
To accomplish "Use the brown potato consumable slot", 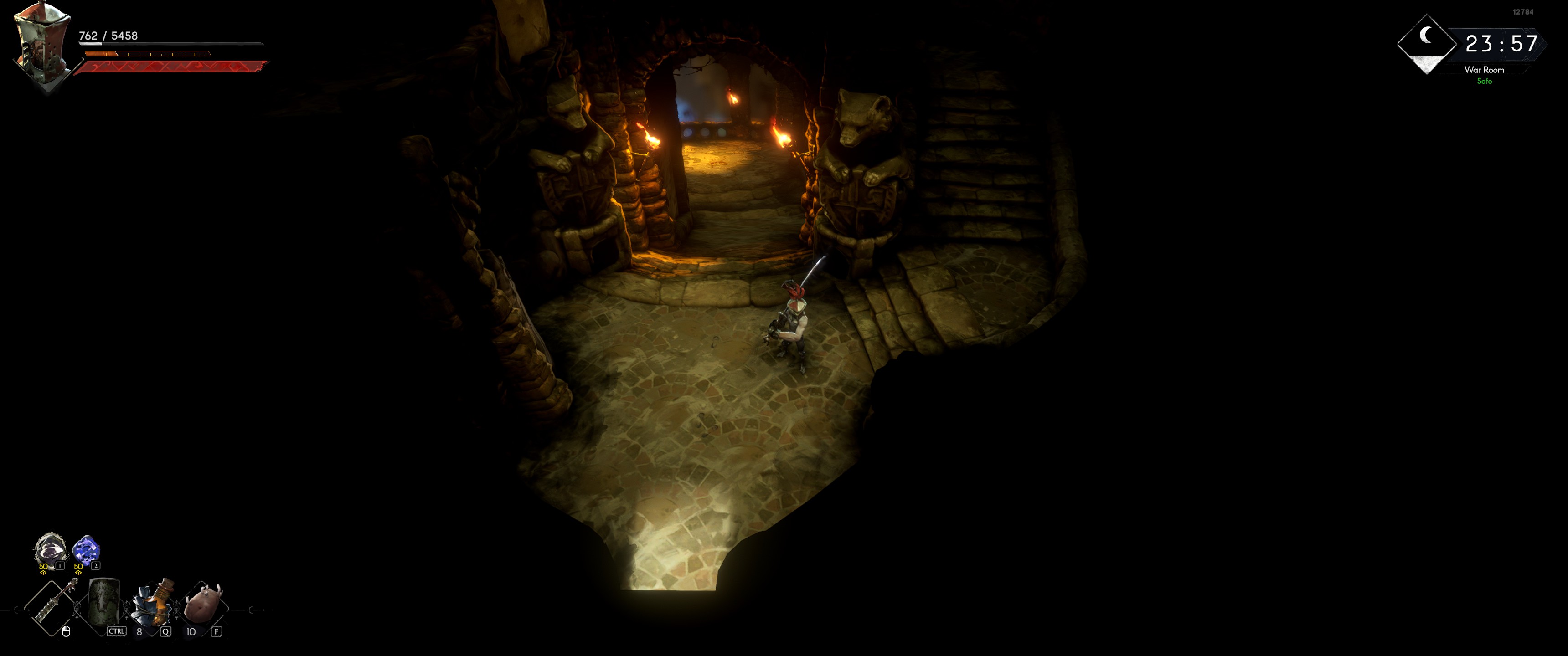I will pos(203,603).
